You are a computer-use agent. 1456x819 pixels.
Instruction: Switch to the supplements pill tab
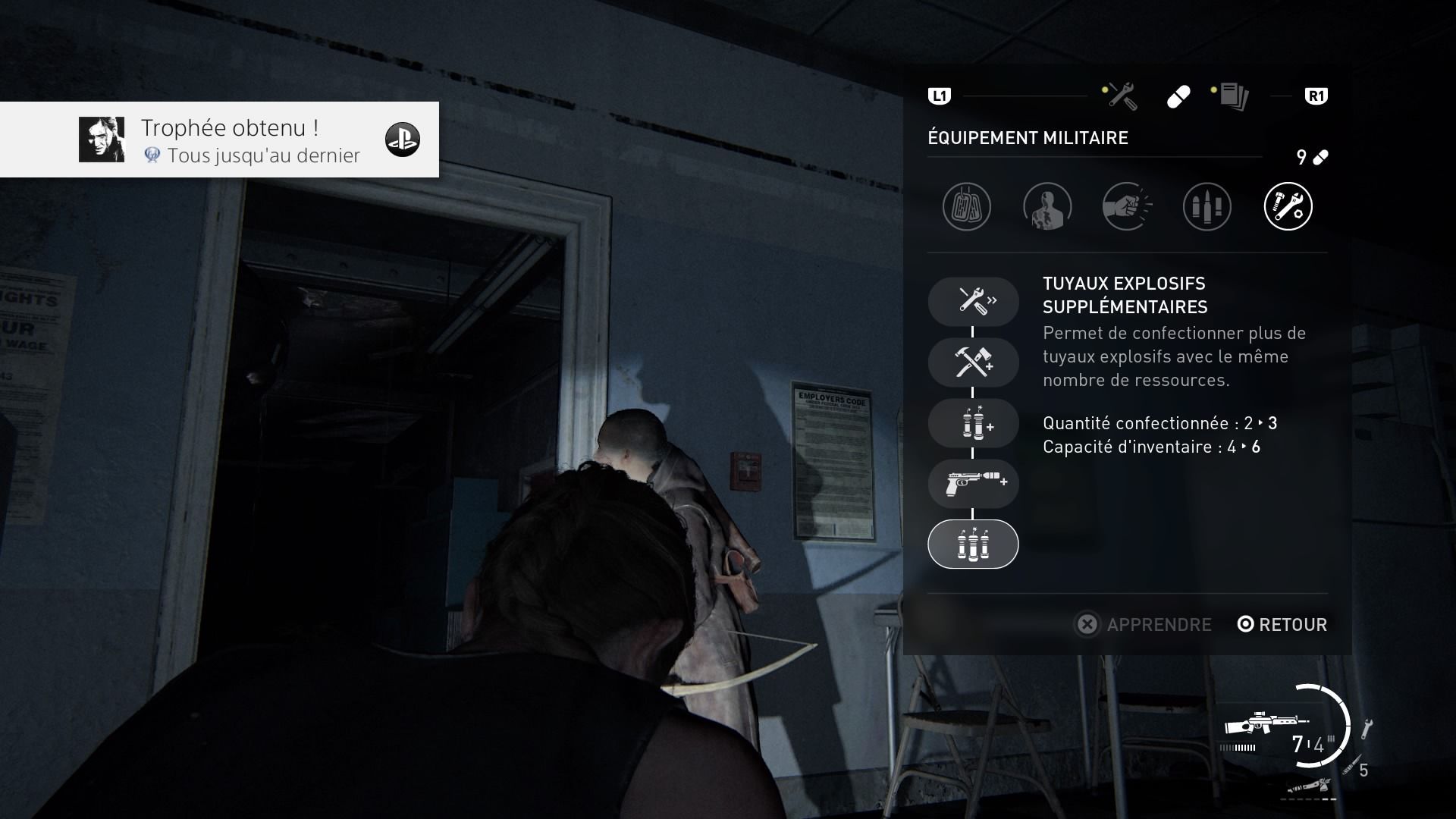1178,97
